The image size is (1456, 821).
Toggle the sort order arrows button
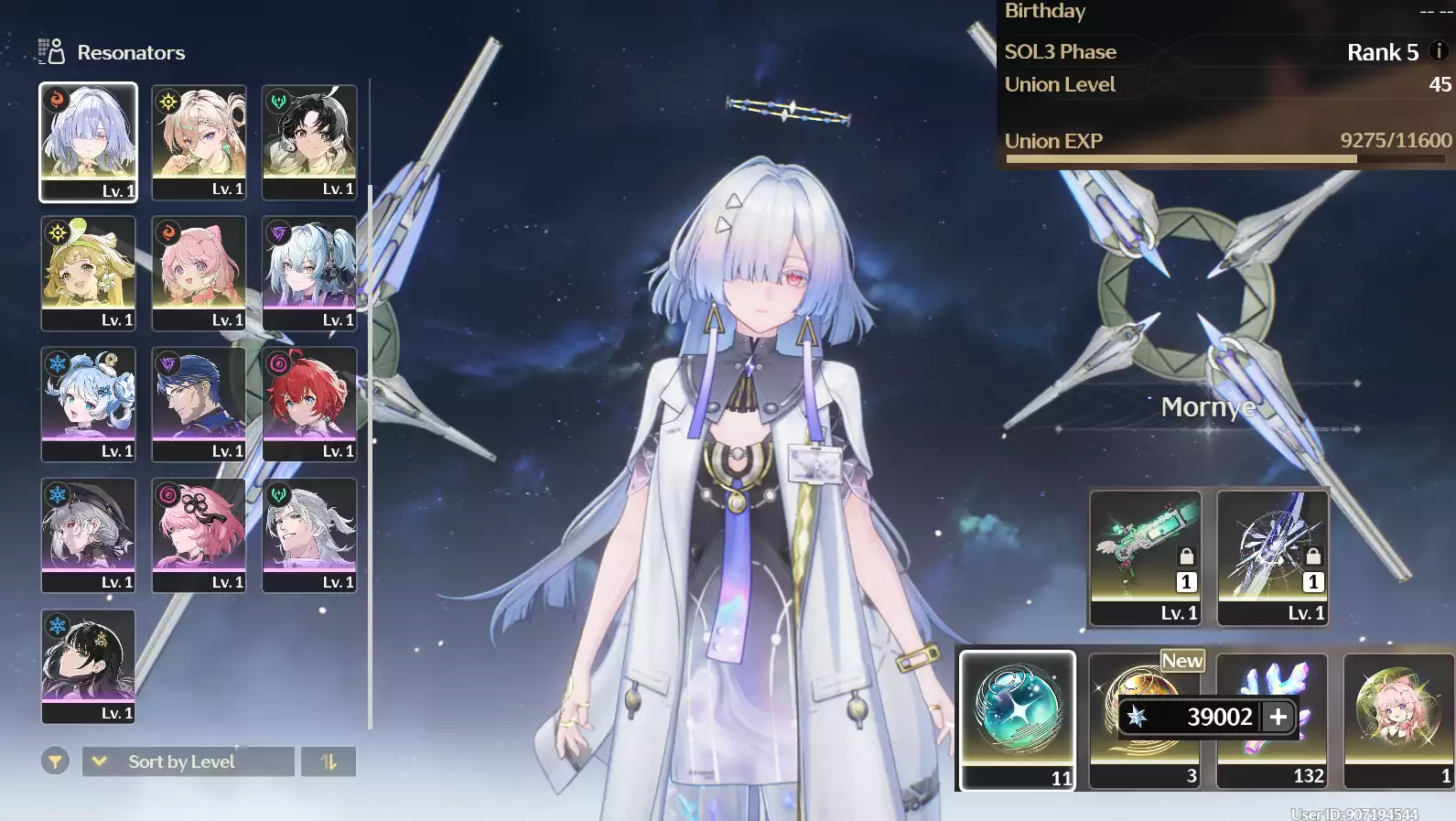point(329,762)
